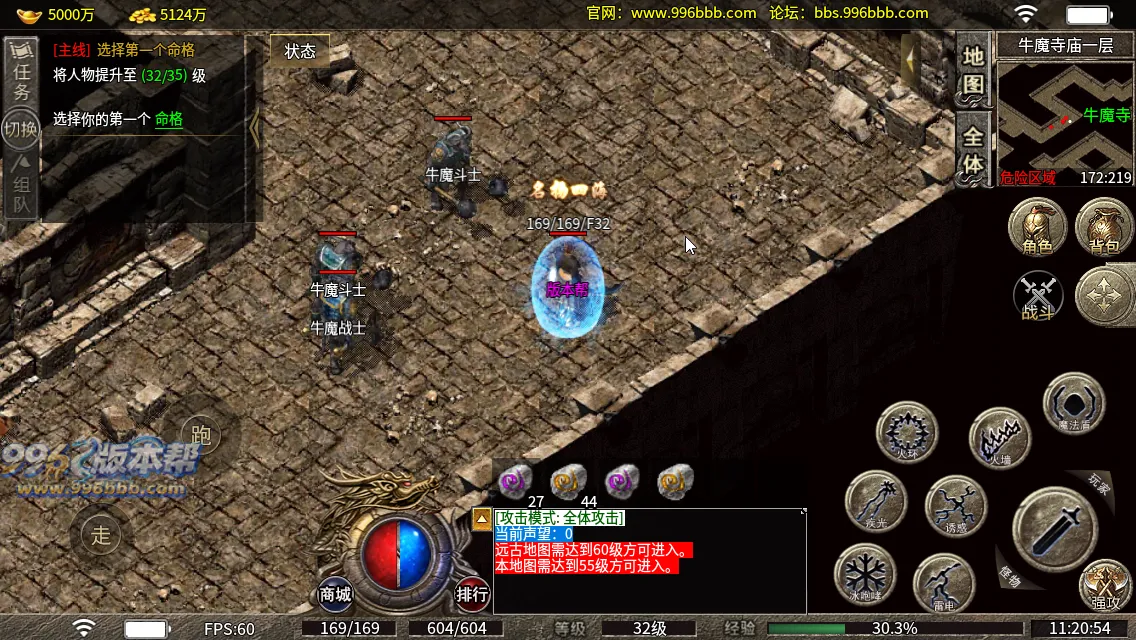Follow the green 命格 quest link
The image size is (1136, 640).
tap(169, 119)
